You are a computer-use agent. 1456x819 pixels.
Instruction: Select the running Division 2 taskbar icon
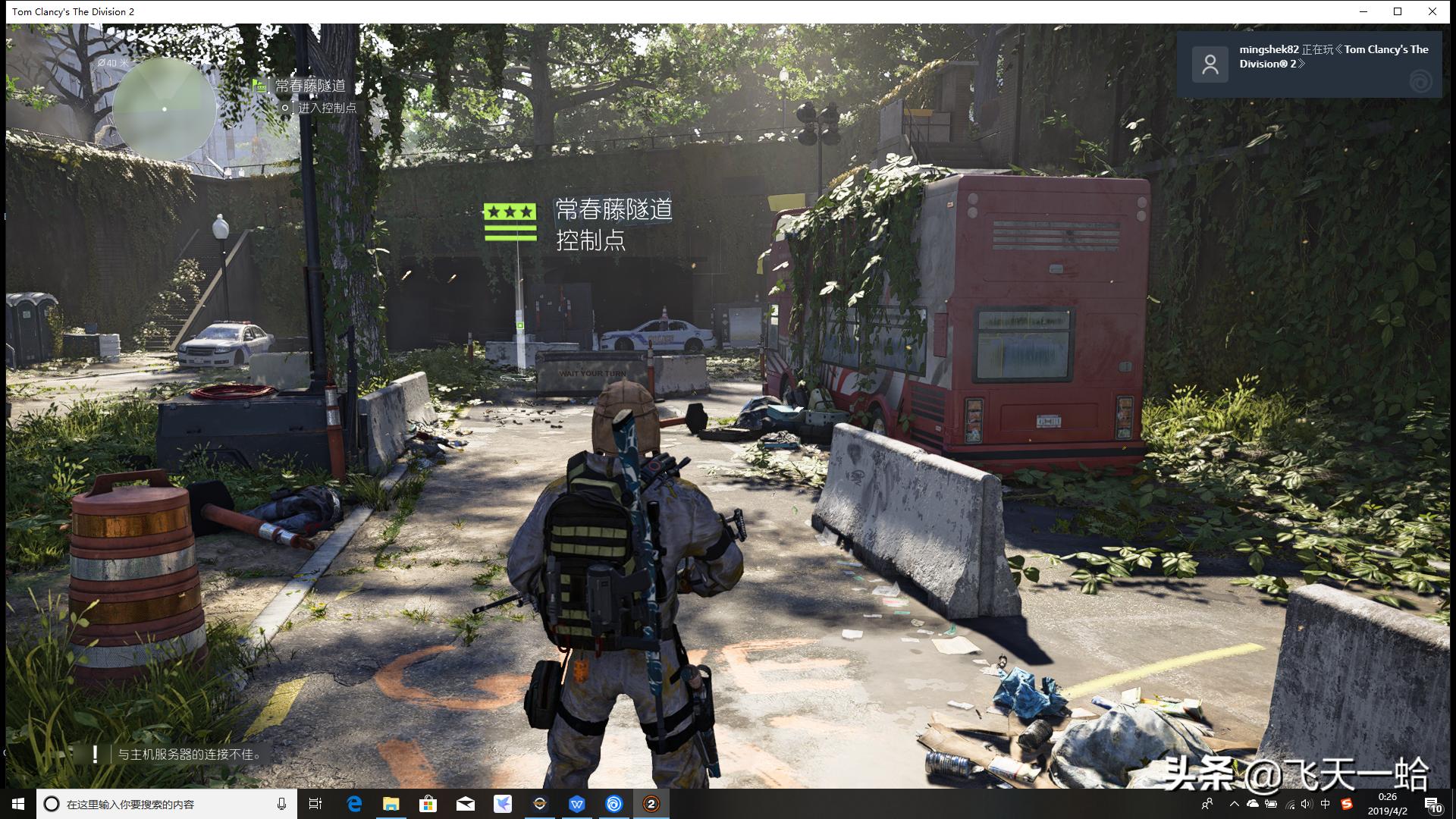point(651,803)
